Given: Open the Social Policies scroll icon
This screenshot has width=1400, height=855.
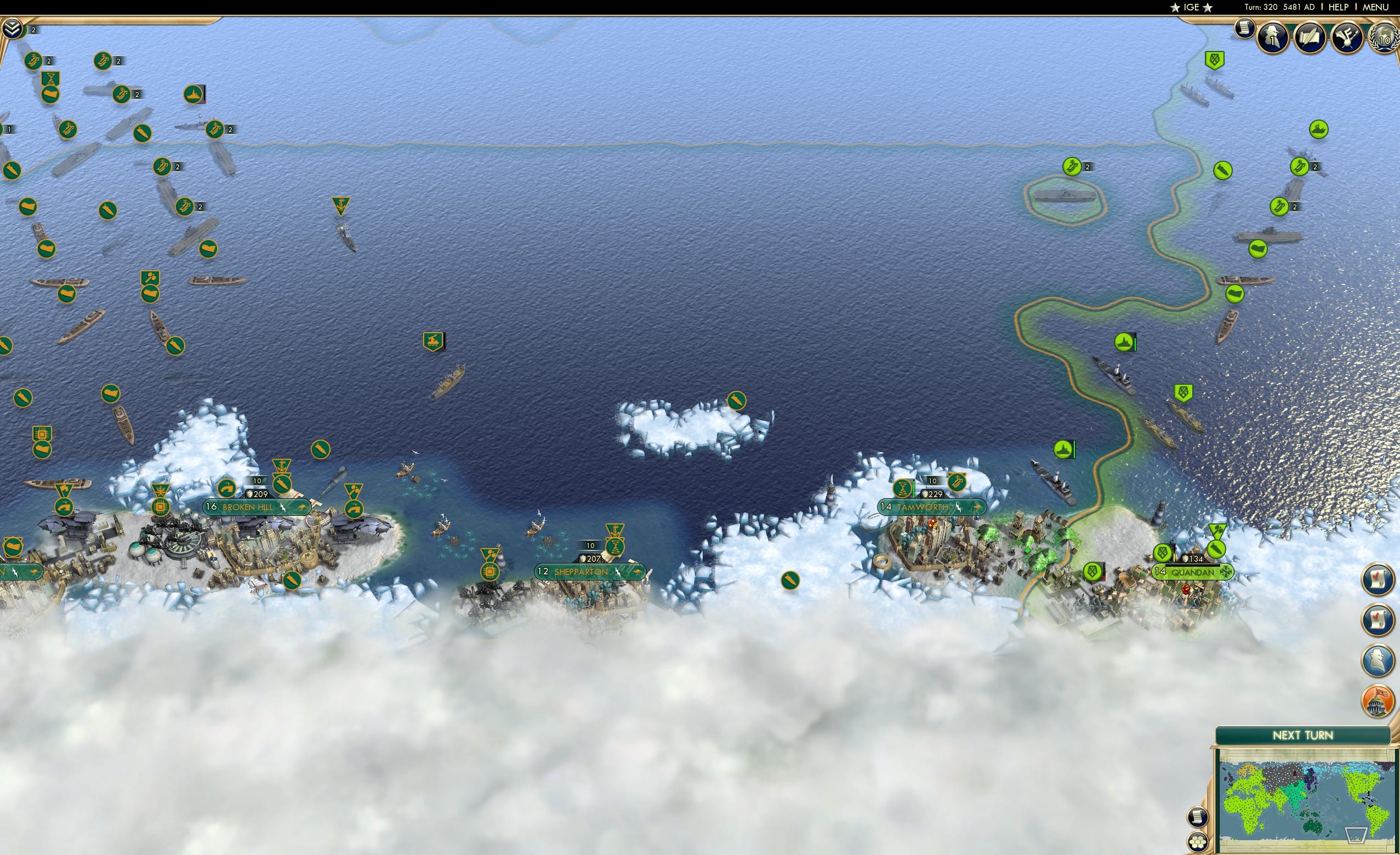Looking at the screenshot, I should pyautogui.click(x=1311, y=37).
